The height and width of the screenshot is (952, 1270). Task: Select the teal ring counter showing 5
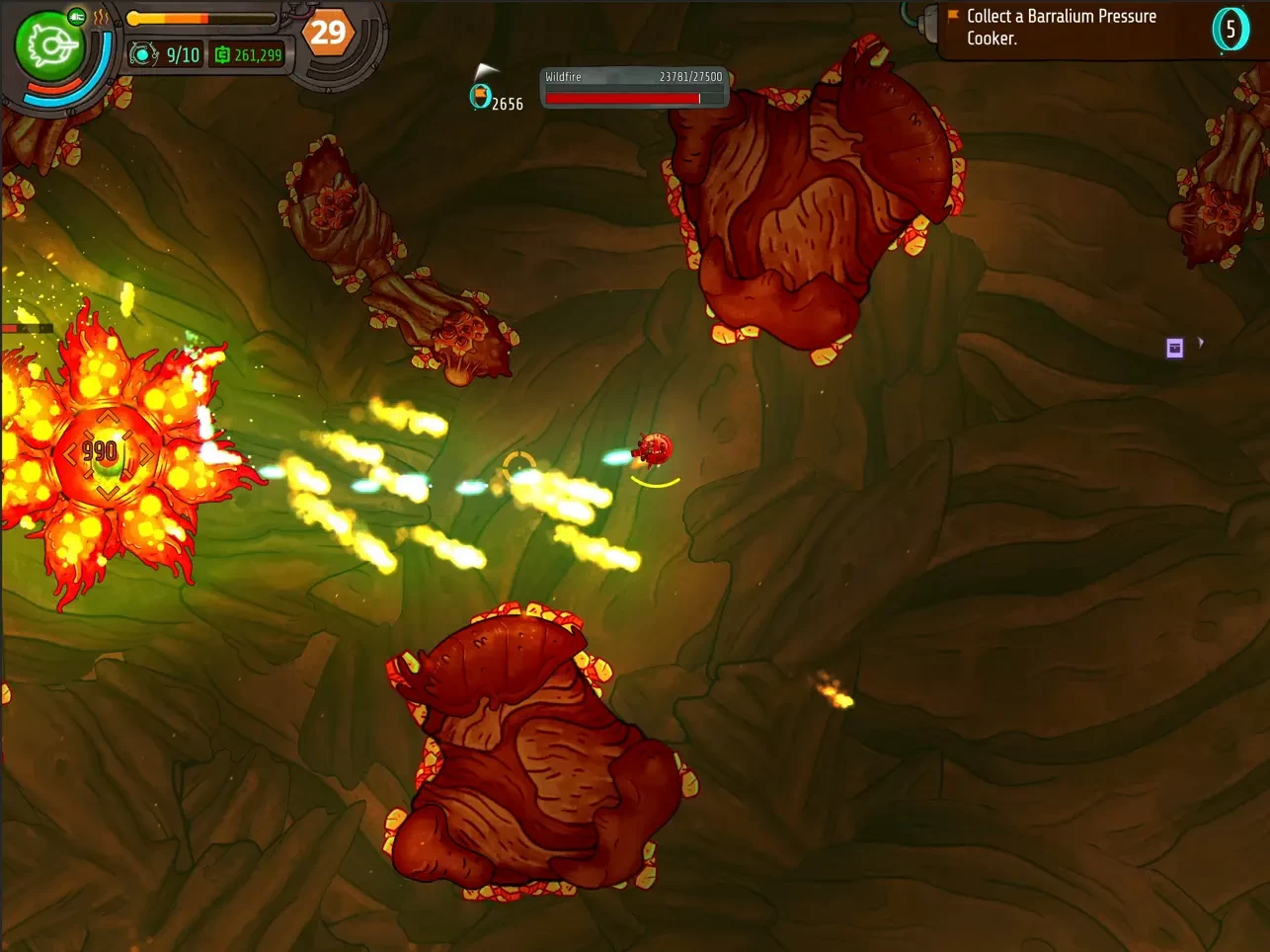[x=1230, y=30]
